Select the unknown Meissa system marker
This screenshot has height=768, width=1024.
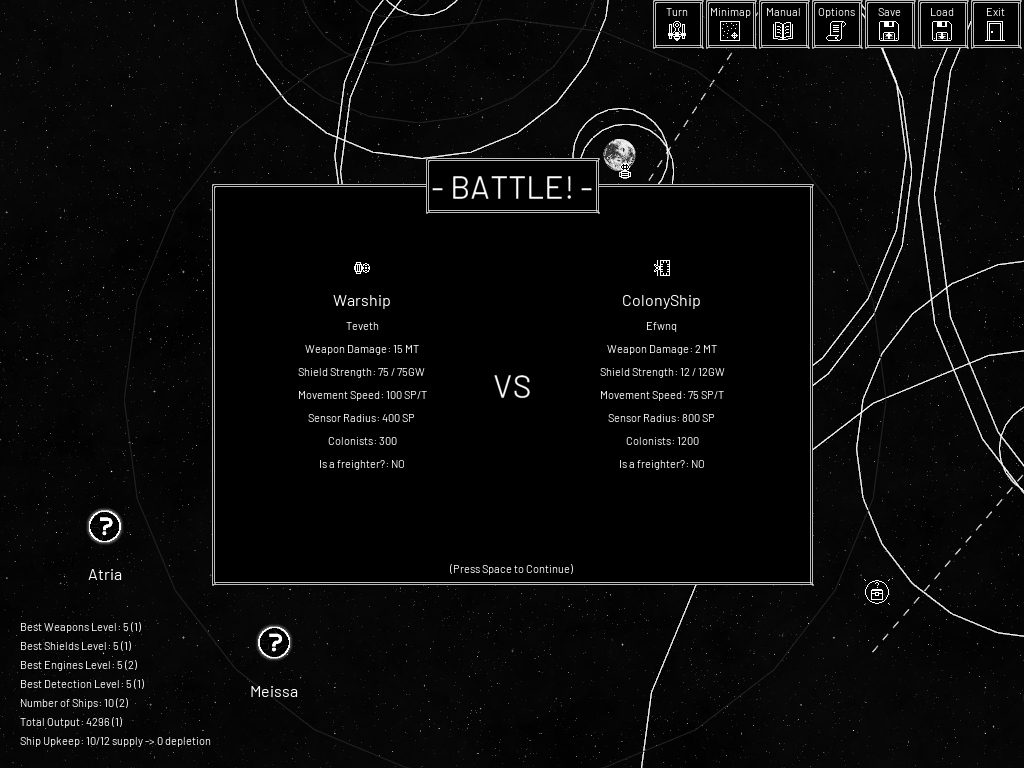pyautogui.click(x=274, y=643)
